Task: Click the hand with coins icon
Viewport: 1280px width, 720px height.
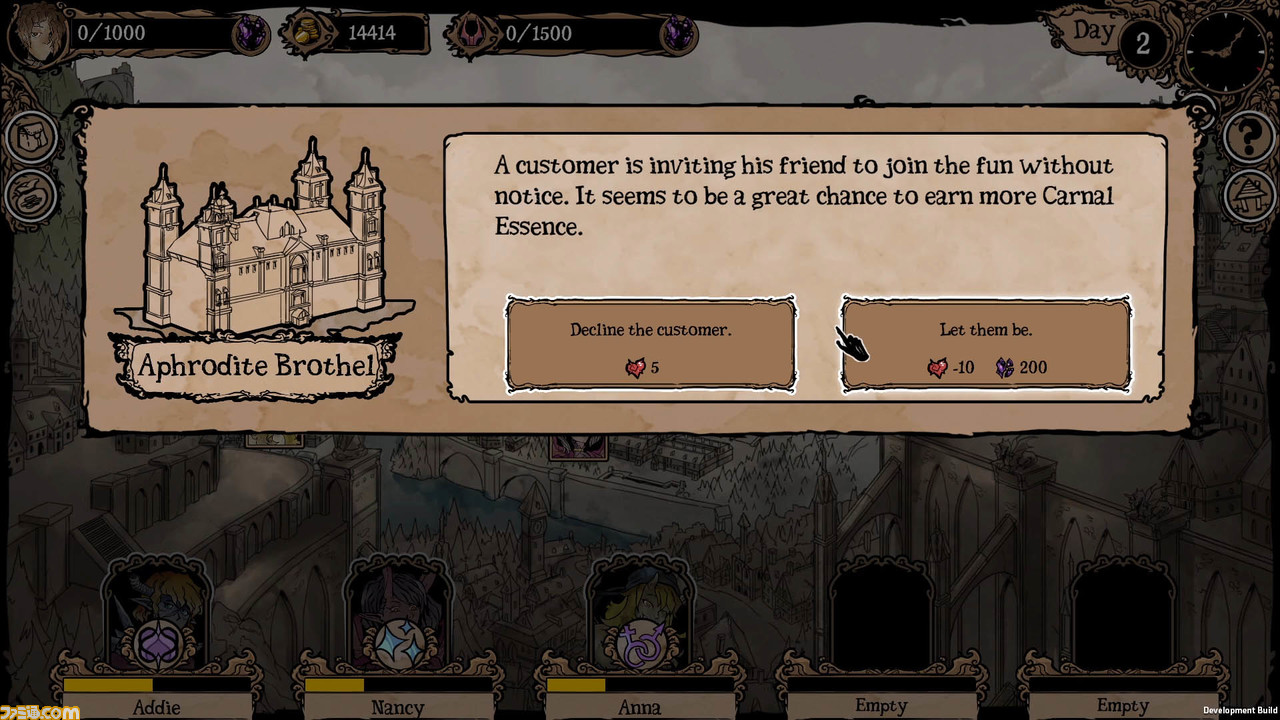Action: pos(32,195)
